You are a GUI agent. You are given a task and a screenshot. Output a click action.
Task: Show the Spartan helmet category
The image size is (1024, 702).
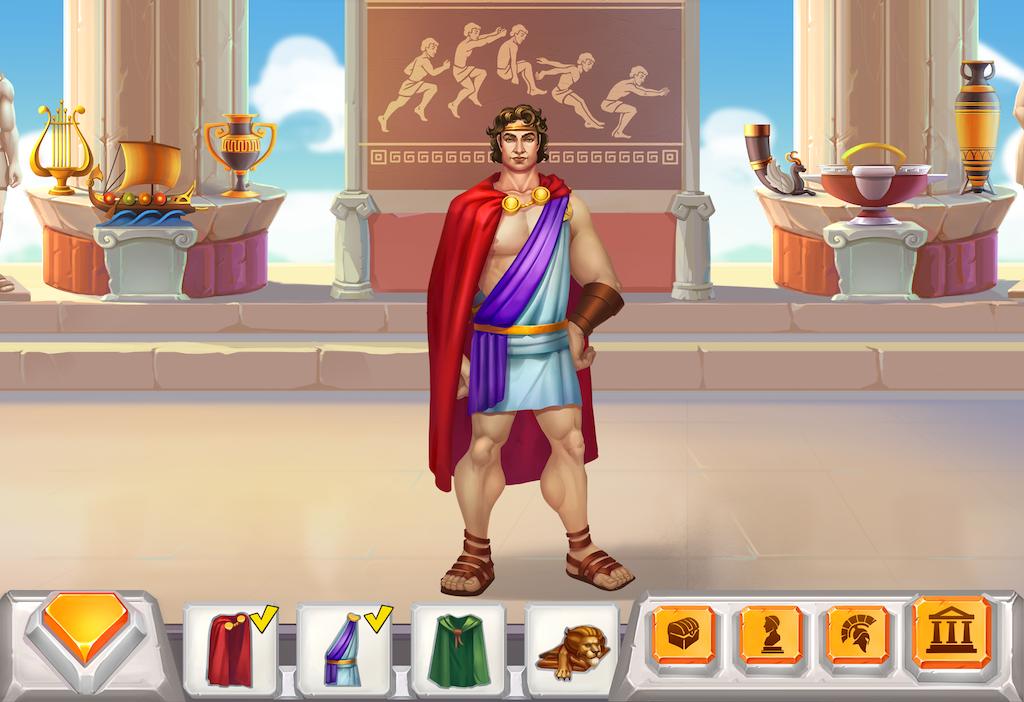(x=857, y=634)
